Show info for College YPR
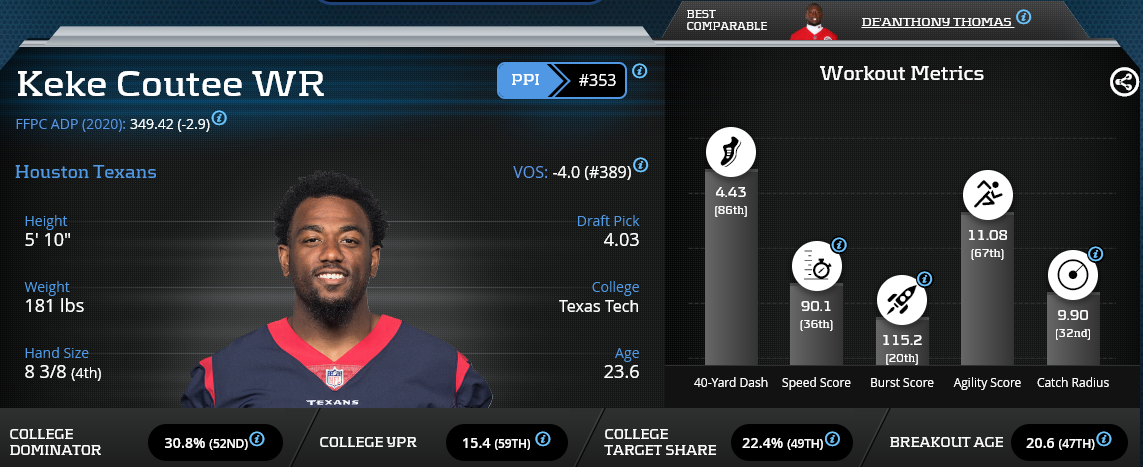 [x=543, y=439]
